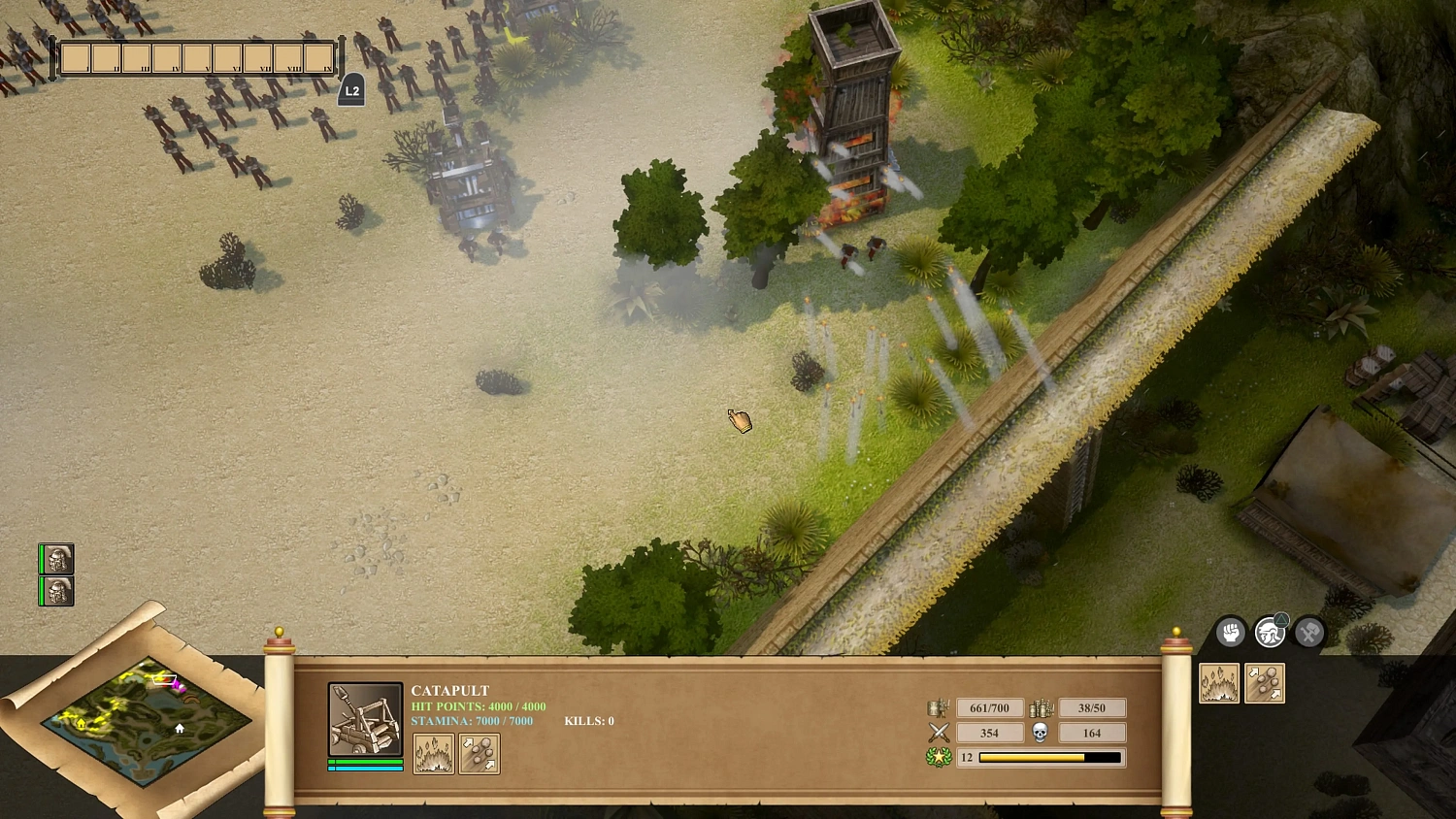Screen dimensions: 1456x819
Task: Activate the scatter rocks ability
Action: [x=480, y=755]
